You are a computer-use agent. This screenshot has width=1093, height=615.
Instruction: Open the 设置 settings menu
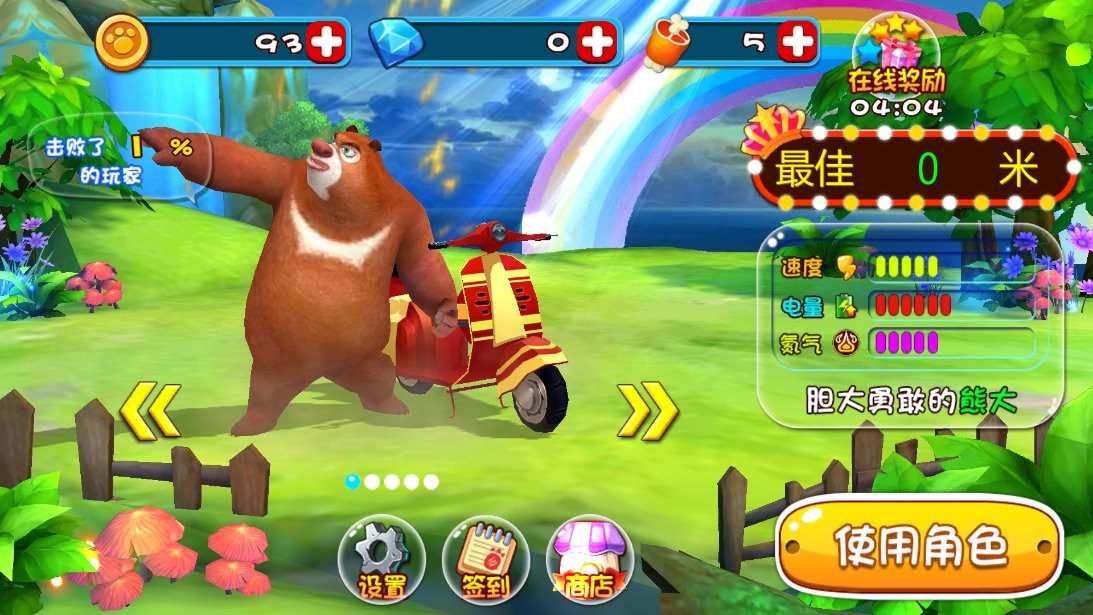381,558
